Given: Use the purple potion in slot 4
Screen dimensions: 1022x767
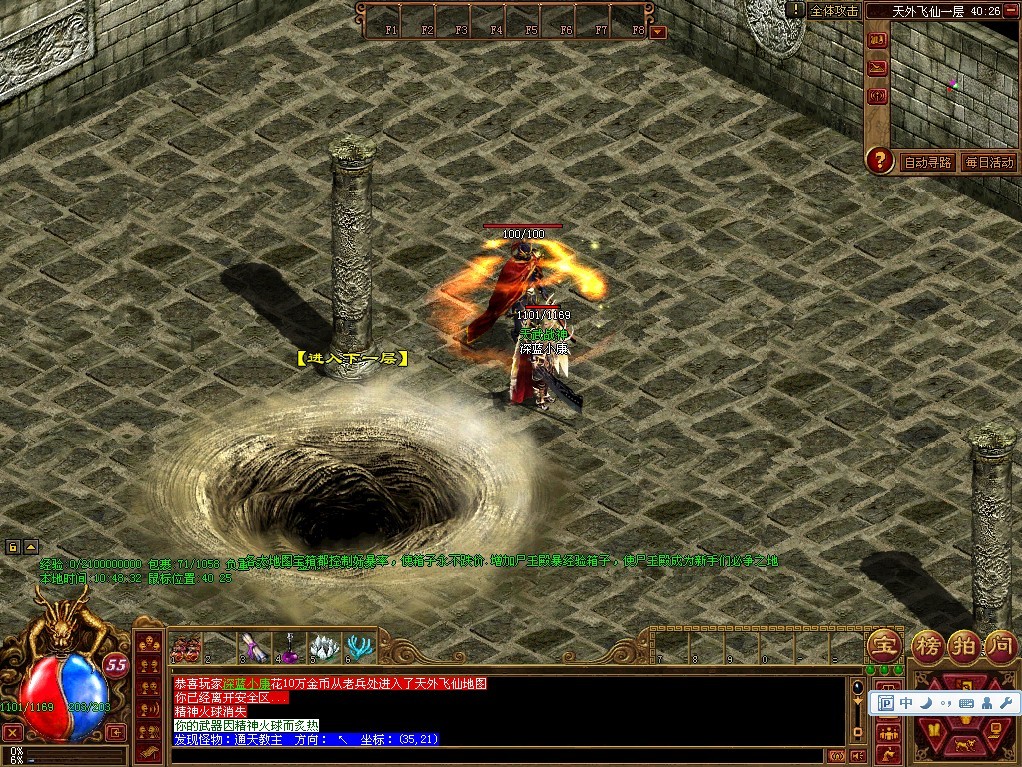Looking at the screenshot, I should tap(290, 650).
